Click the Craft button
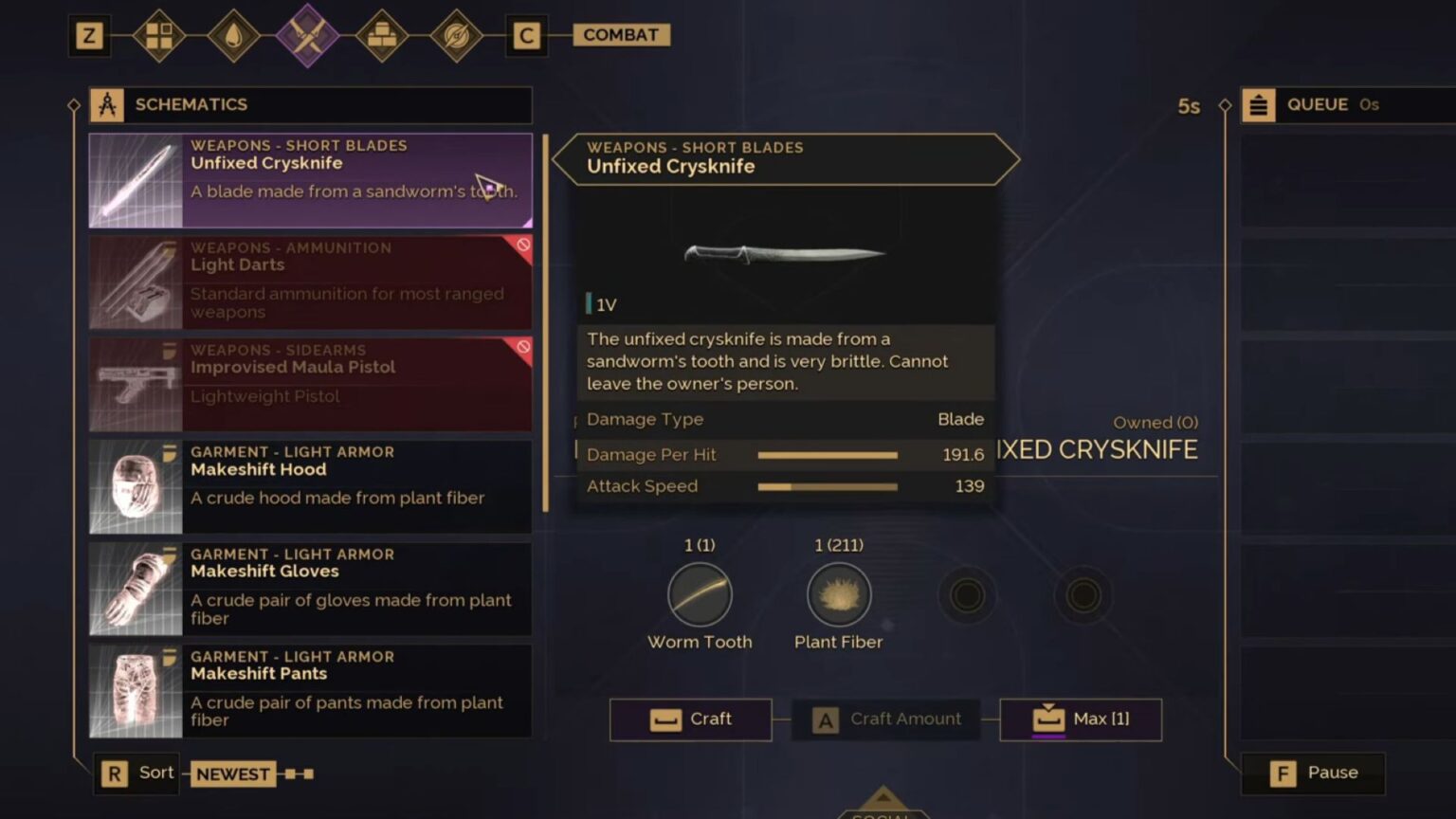The image size is (1456, 819). [x=691, y=719]
